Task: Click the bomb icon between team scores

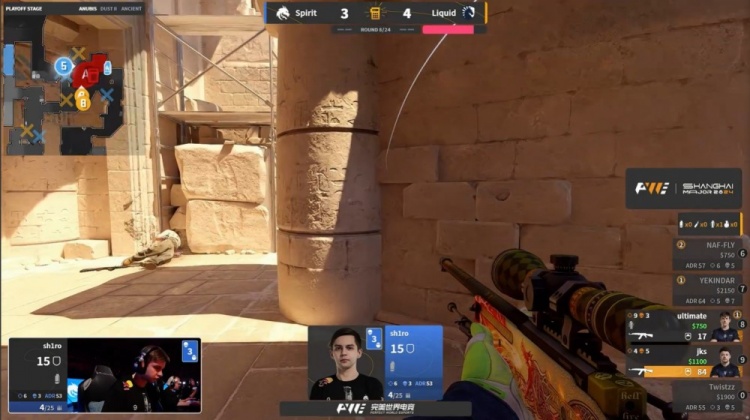Action: 375,13
